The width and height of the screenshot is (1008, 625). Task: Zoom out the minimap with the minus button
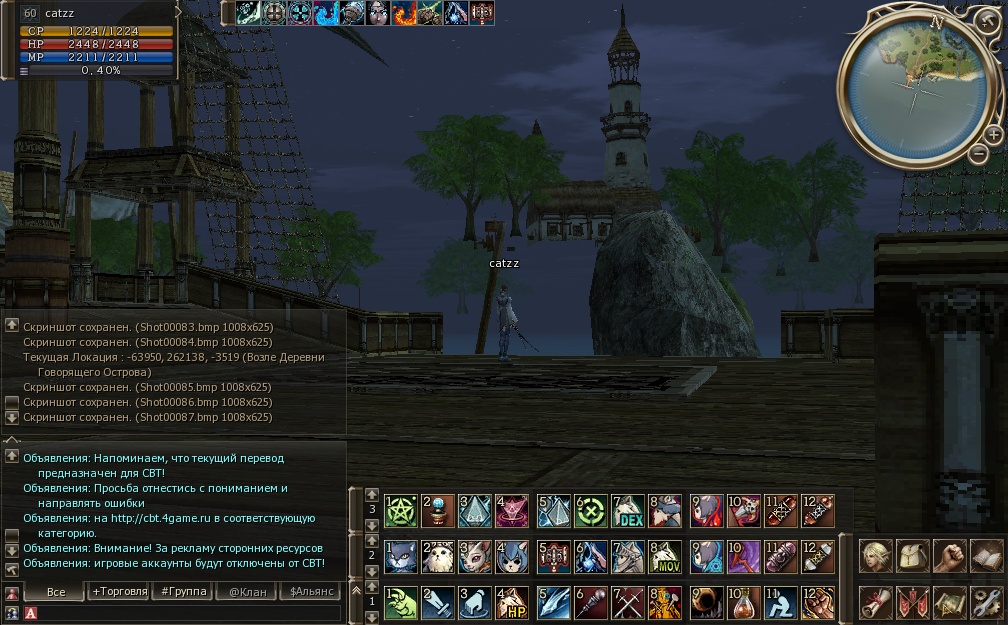click(x=978, y=154)
